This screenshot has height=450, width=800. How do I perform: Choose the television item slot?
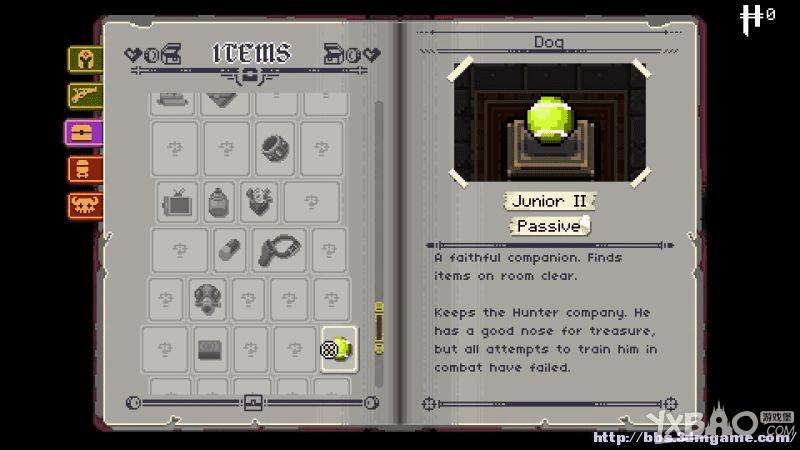tap(179, 202)
